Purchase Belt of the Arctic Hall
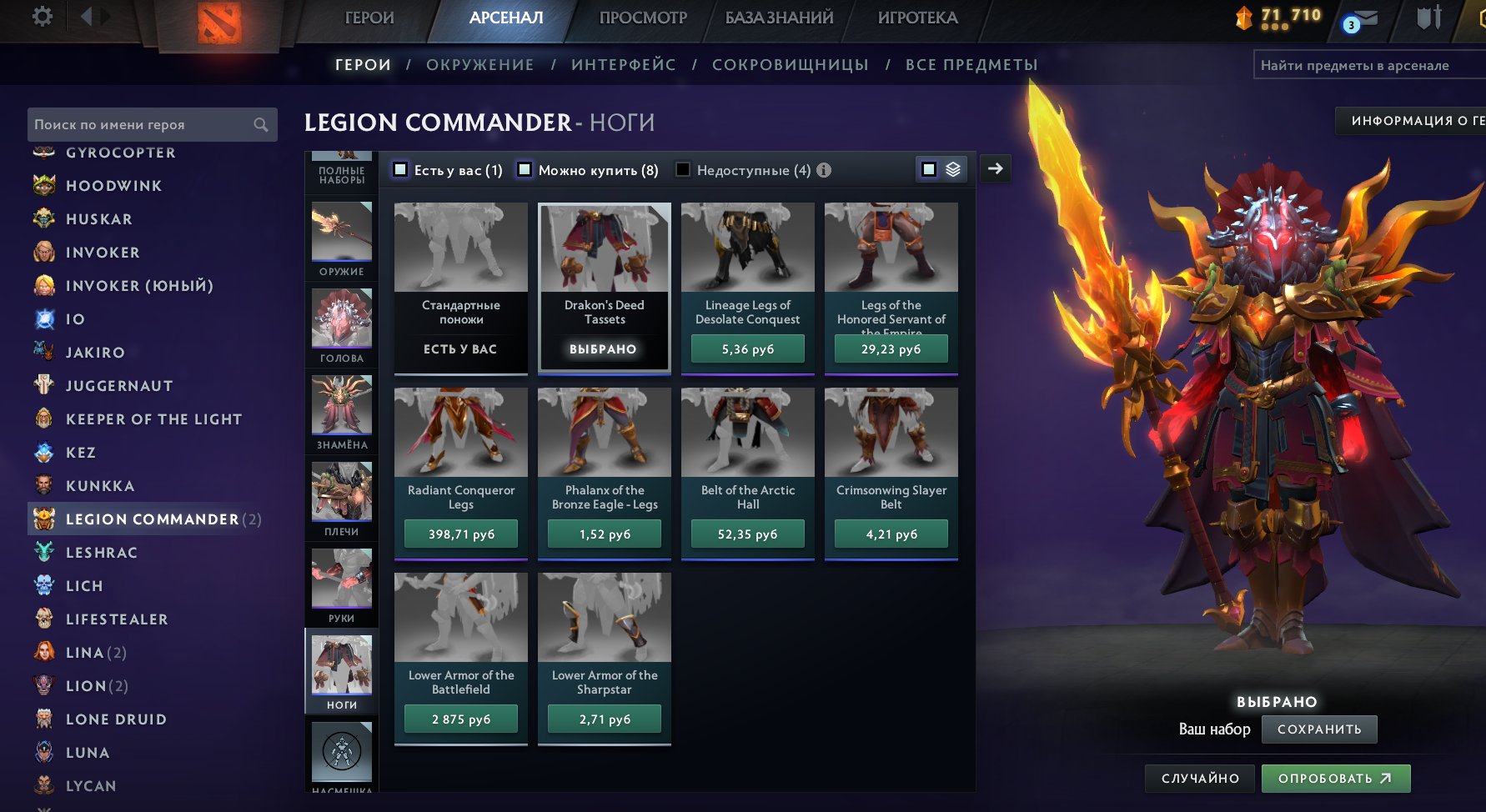 pos(748,534)
